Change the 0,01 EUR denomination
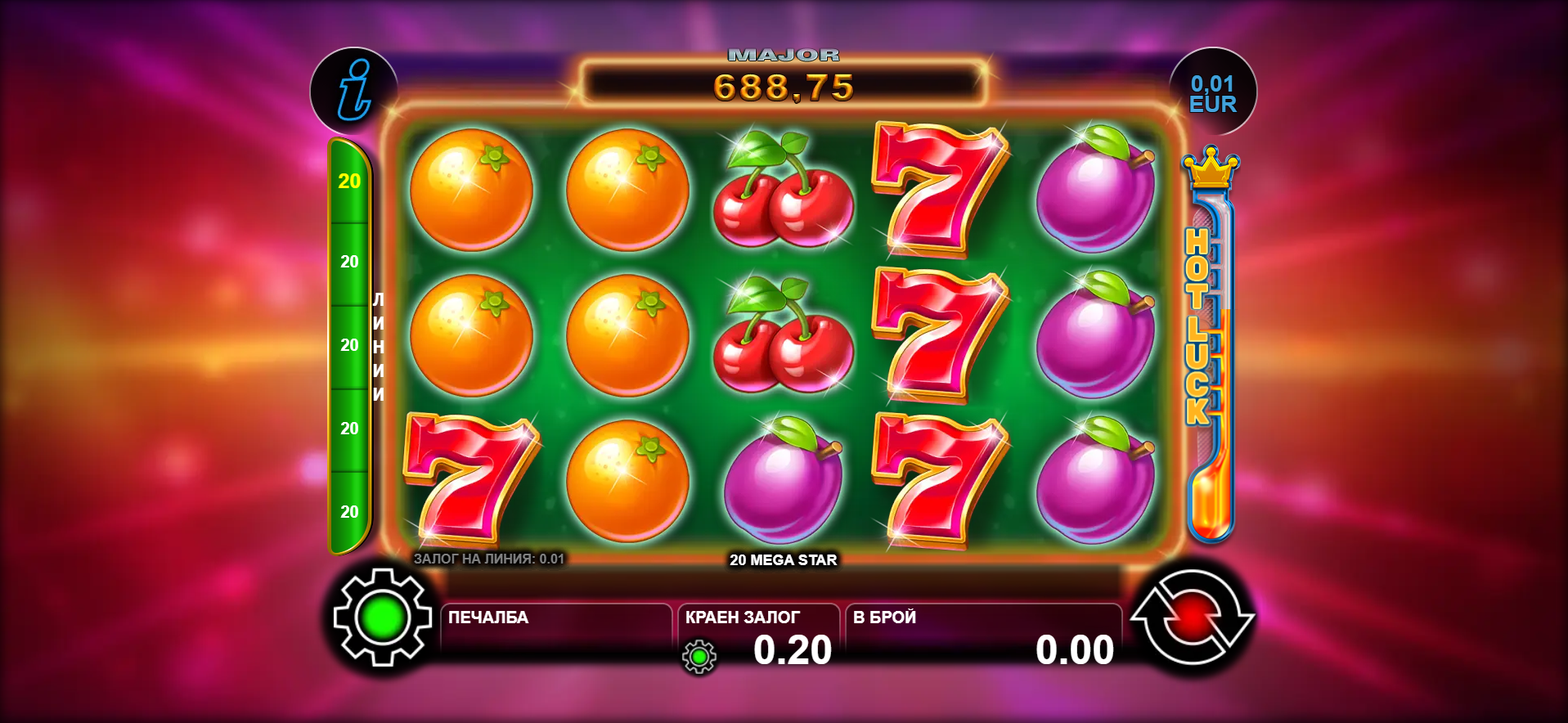The width and height of the screenshot is (1568, 723). (x=1212, y=93)
